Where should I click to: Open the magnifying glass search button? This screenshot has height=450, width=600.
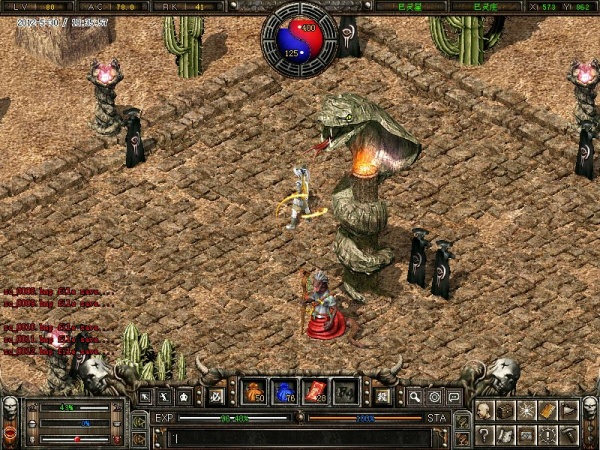click(x=414, y=396)
